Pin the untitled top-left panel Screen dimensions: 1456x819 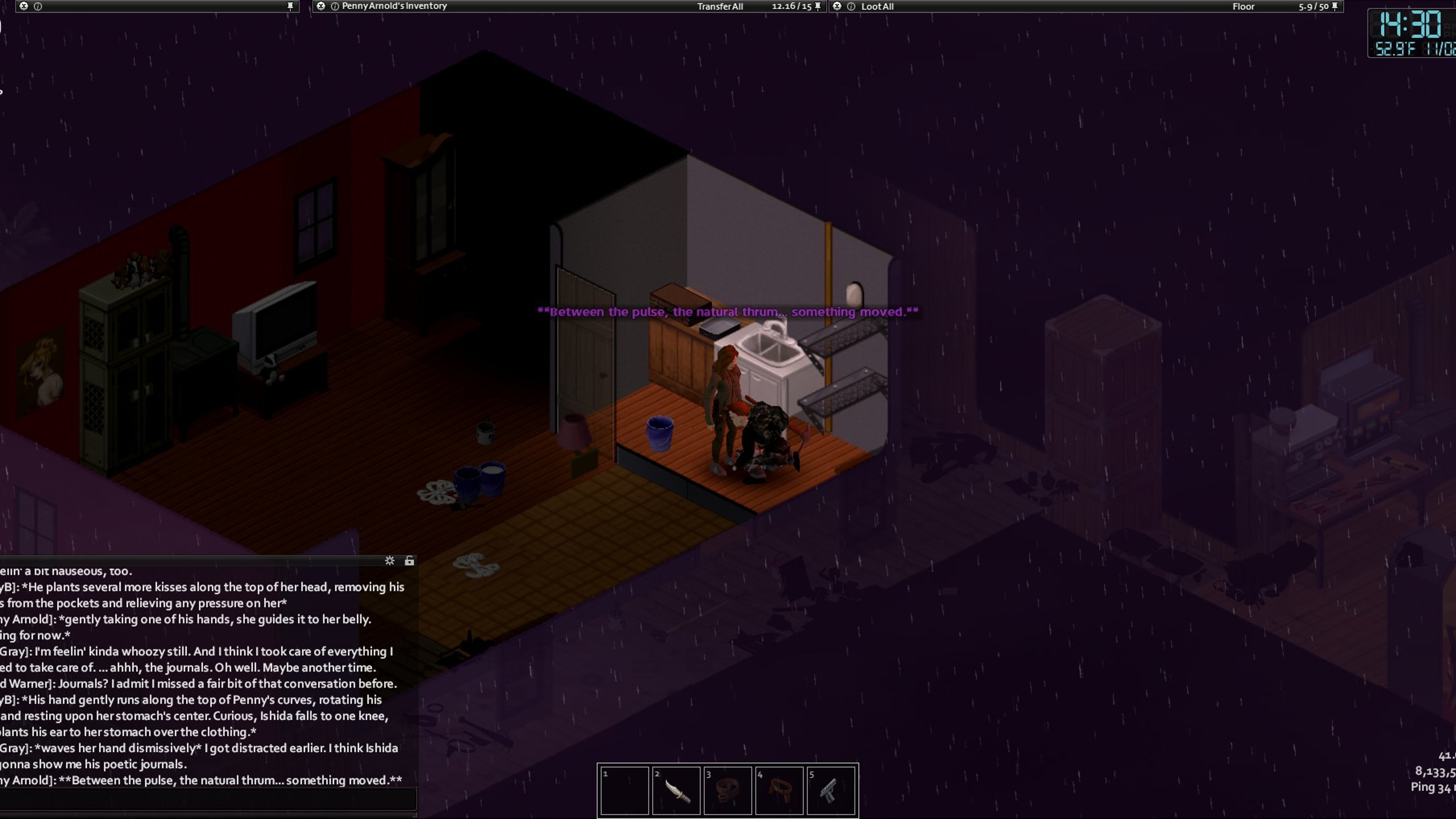(x=291, y=6)
